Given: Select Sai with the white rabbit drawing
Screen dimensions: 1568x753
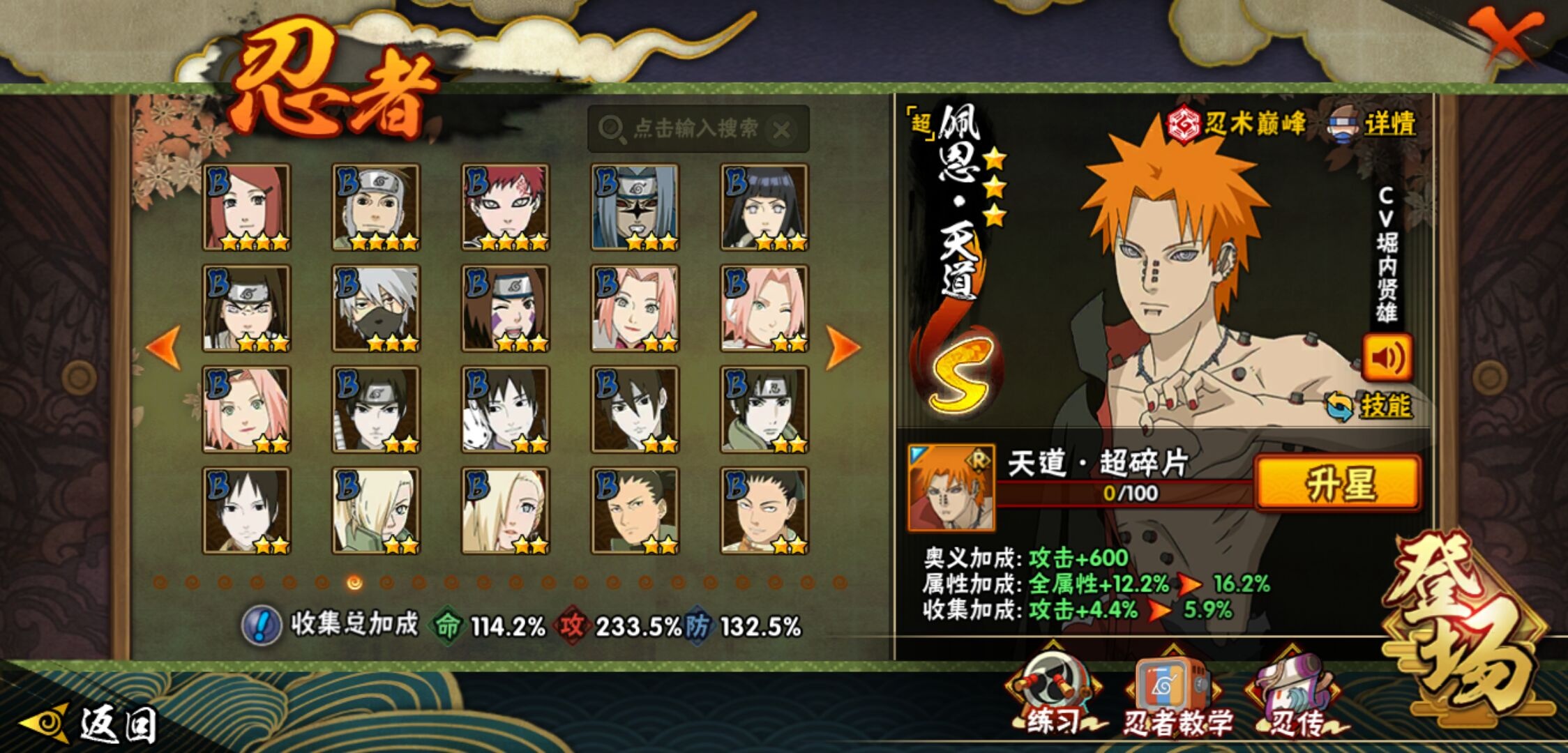Looking at the screenshot, I should [505, 409].
